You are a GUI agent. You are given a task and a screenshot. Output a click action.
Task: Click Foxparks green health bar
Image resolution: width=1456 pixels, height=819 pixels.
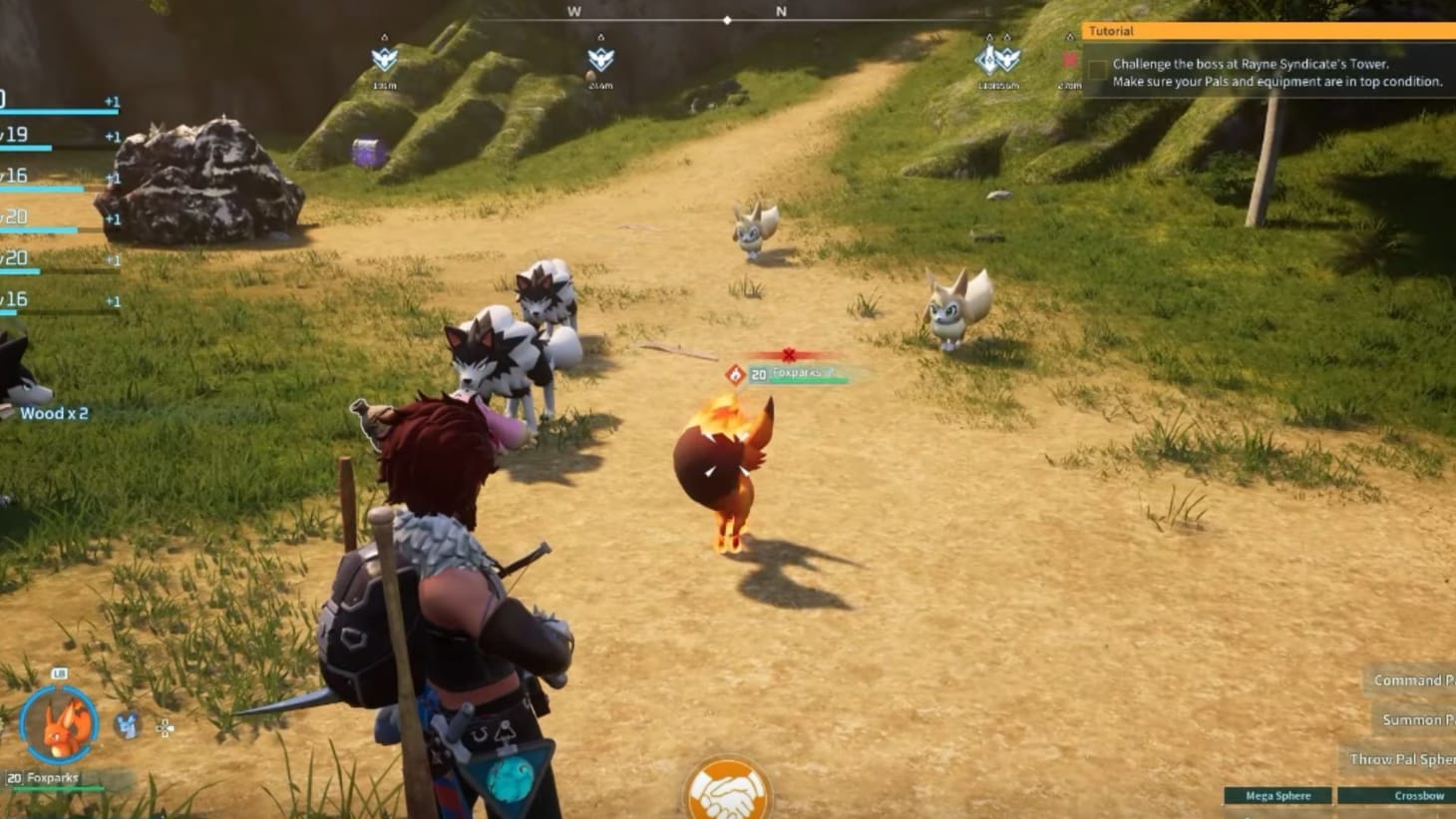click(808, 381)
